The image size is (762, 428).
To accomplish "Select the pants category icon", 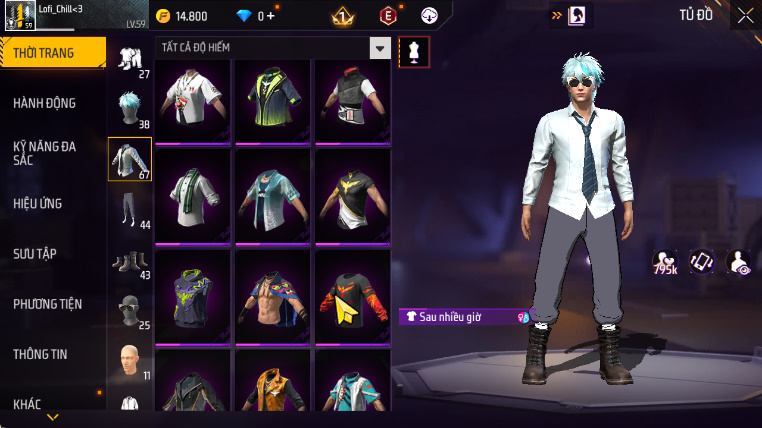I will [x=129, y=210].
